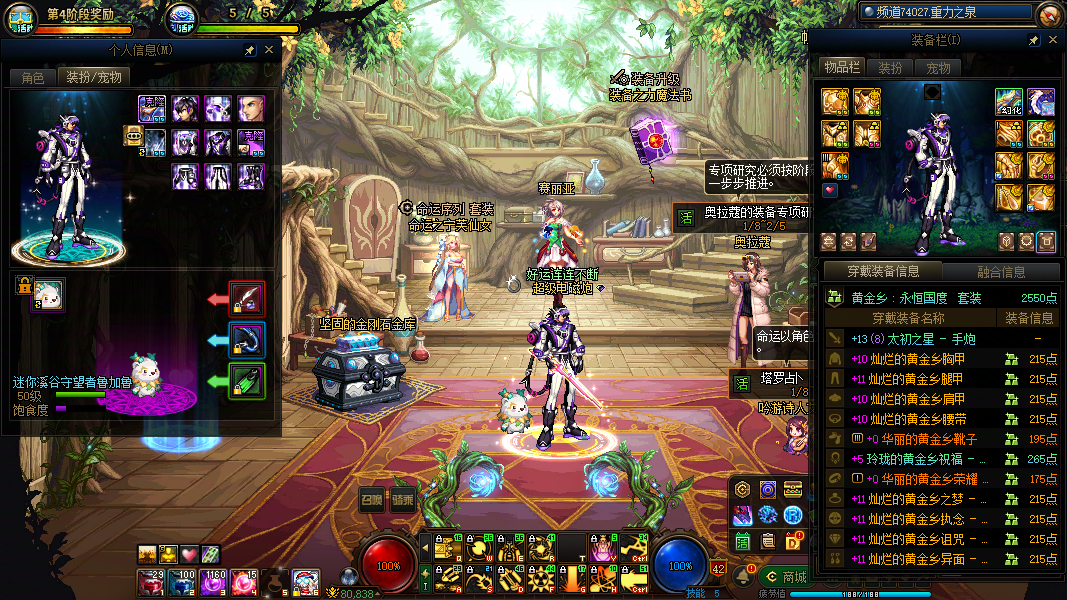Switch to the 宠物 tab in equipment window

938,68
